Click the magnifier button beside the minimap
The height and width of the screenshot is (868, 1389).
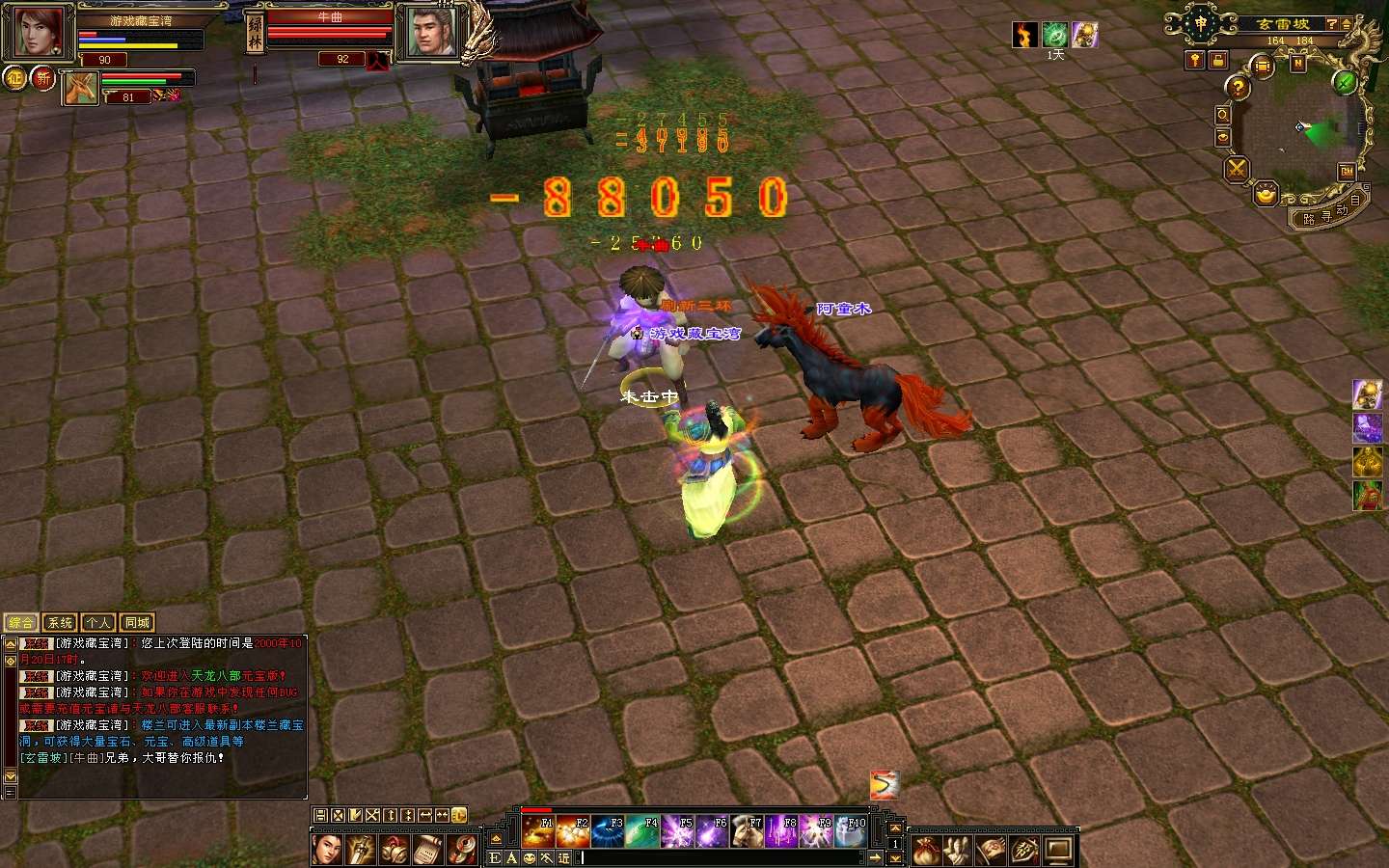1222,115
